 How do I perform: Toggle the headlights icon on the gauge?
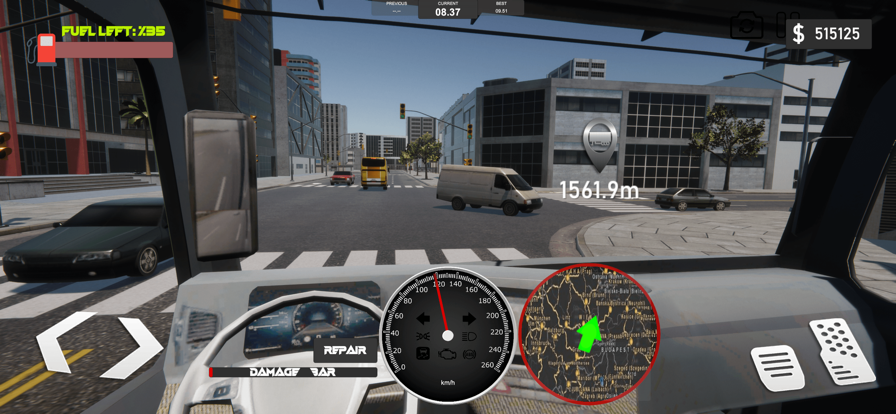(469, 337)
